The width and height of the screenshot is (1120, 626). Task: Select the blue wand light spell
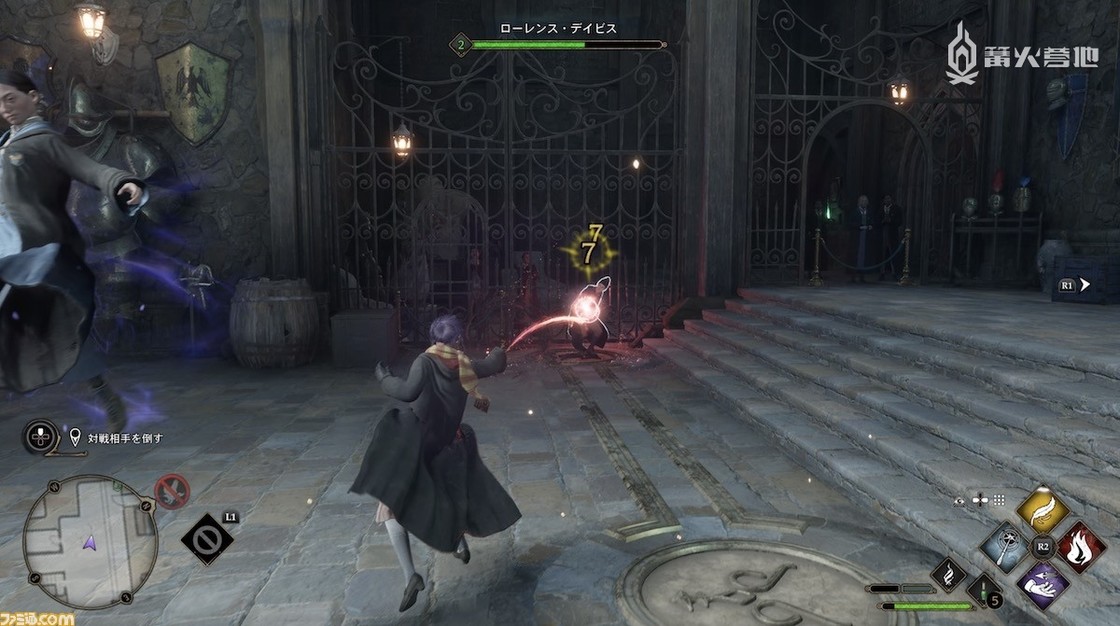tap(1005, 547)
